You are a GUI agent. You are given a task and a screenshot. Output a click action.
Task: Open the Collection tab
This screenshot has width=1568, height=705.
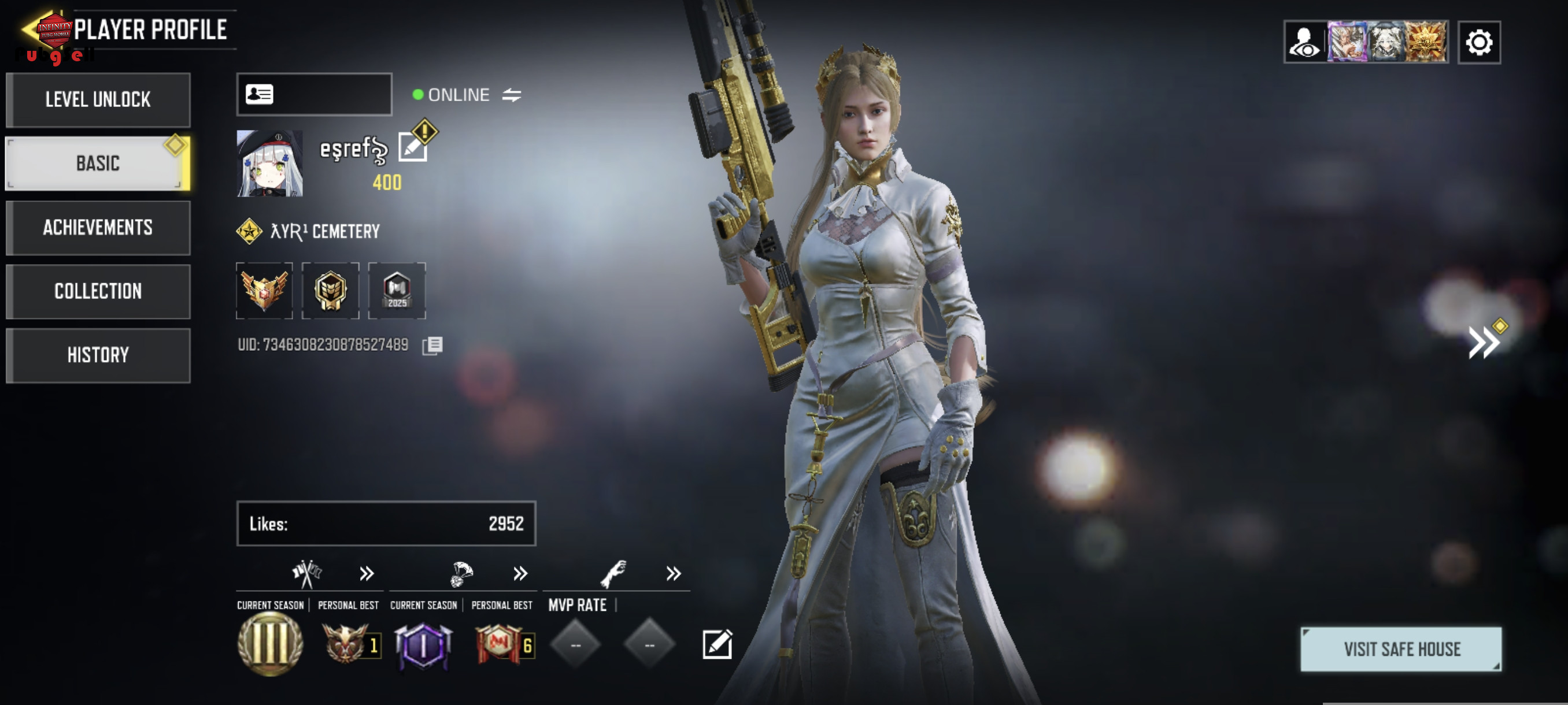(98, 291)
